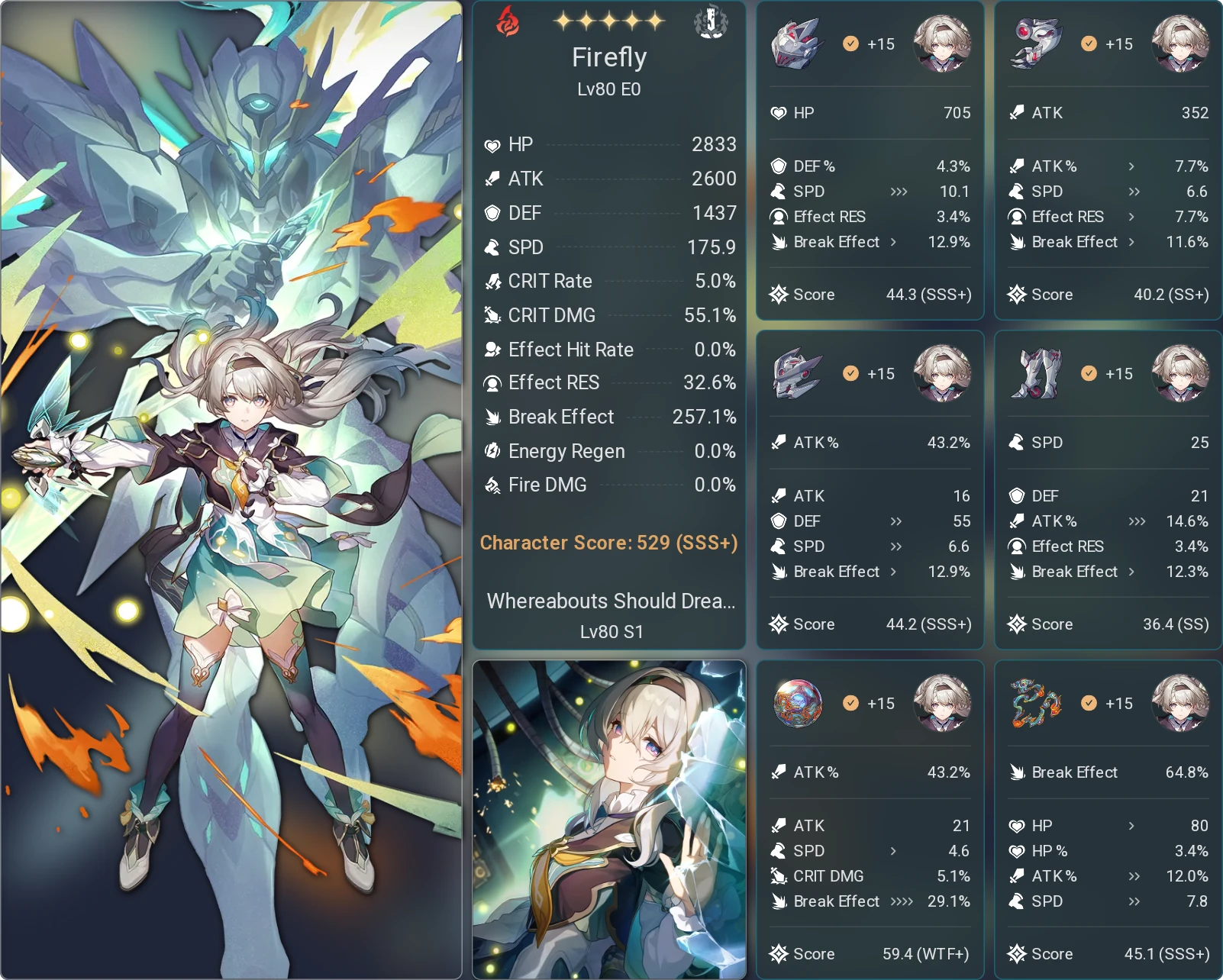Select the gloves relic icon on the ATK piece
The width and height of the screenshot is (1223, 980).
tap(1036, 44)
